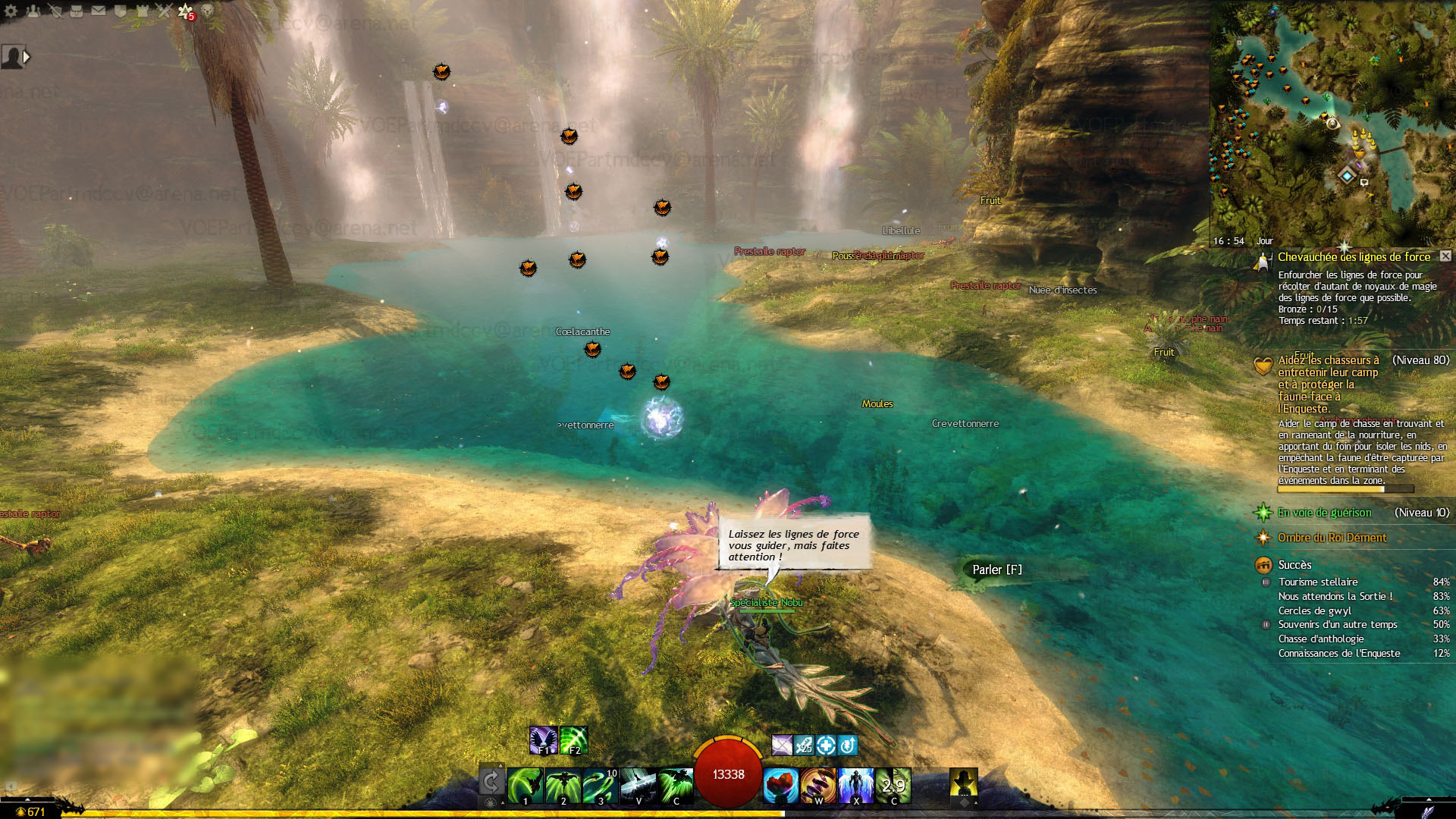1456x819 pixels.
Task: Select the heart quest Aidez les chasseurs
Action: [1328, 384]
